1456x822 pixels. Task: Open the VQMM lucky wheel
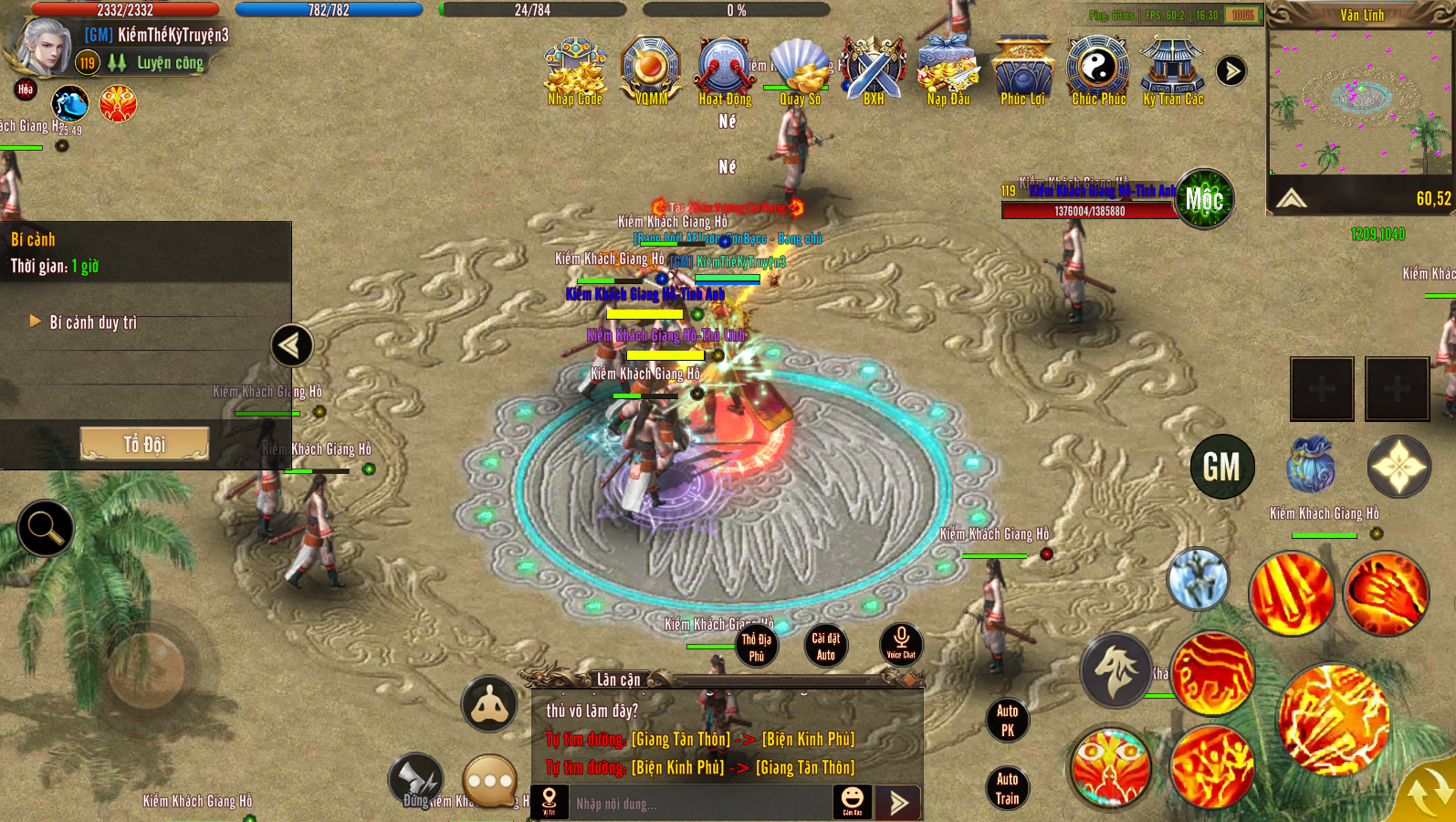click(x=651, y=69)
